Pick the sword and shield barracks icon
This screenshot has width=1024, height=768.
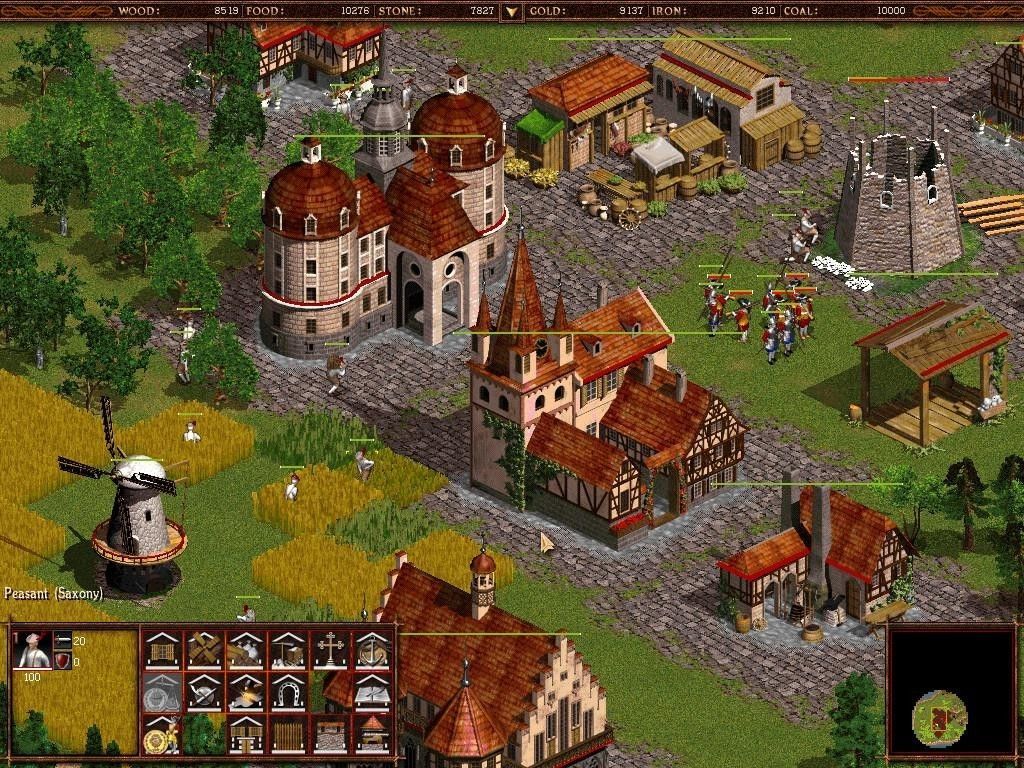point(204,692)
